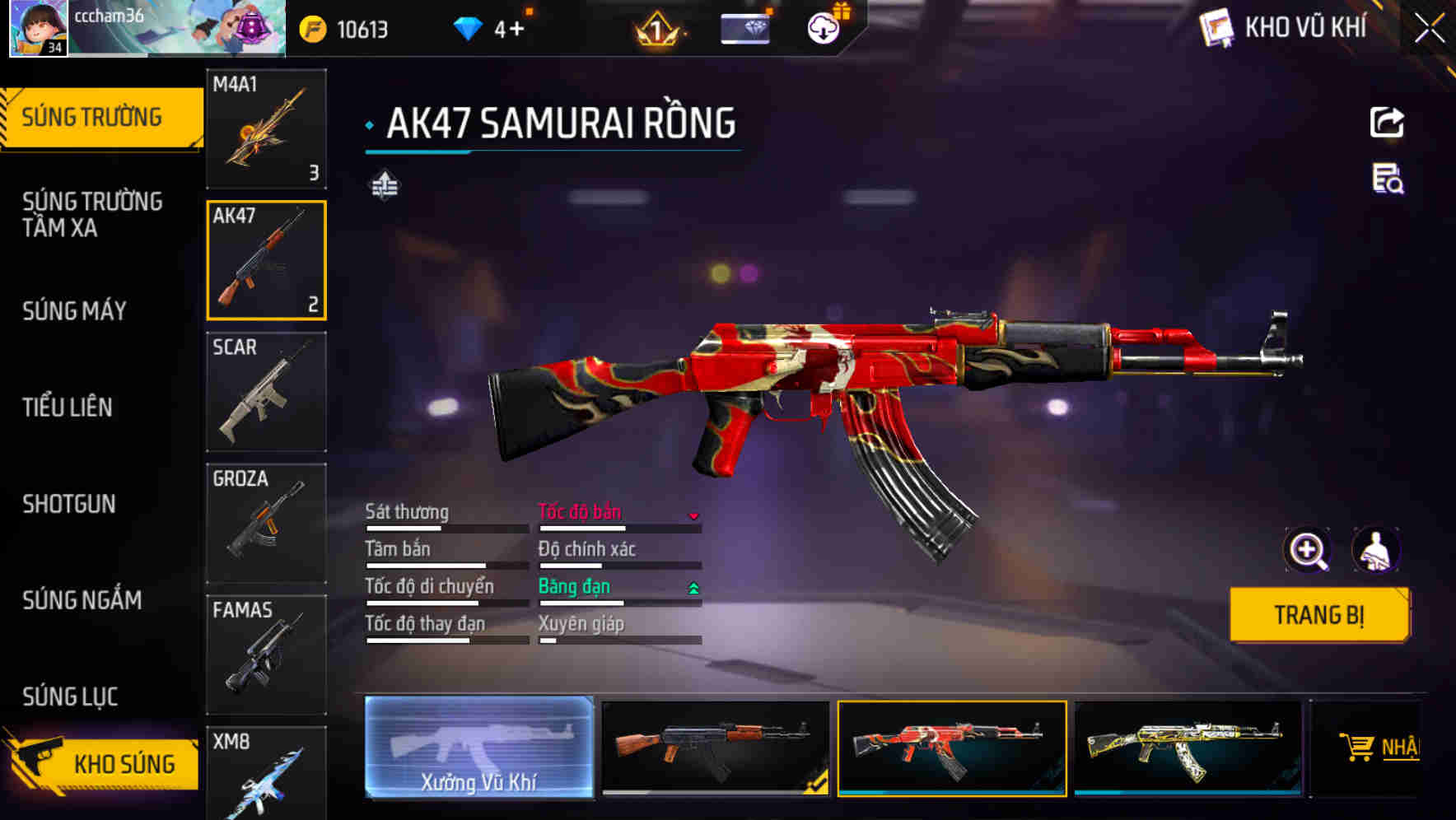Image resolution: width=1456 pixels, height=820 pixels.
Task: Switch to the SÚNG MÁY category
Action: pyautogui.click(x=74, y=311)
